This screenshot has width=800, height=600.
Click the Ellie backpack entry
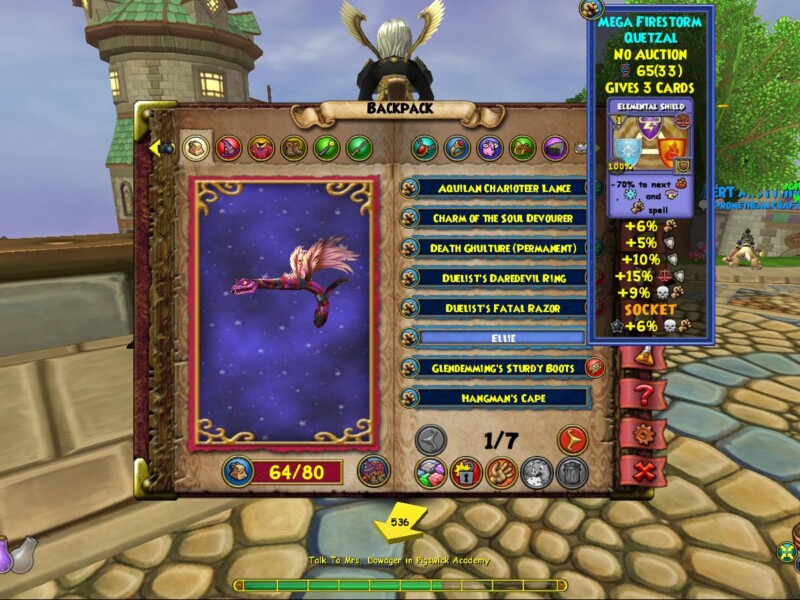click(502, 338)
